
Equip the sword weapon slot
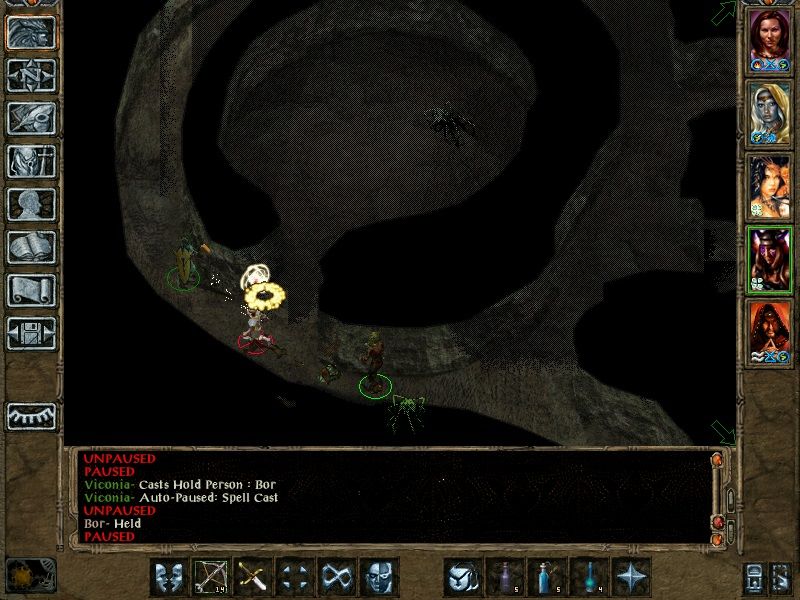click(253, 577)
